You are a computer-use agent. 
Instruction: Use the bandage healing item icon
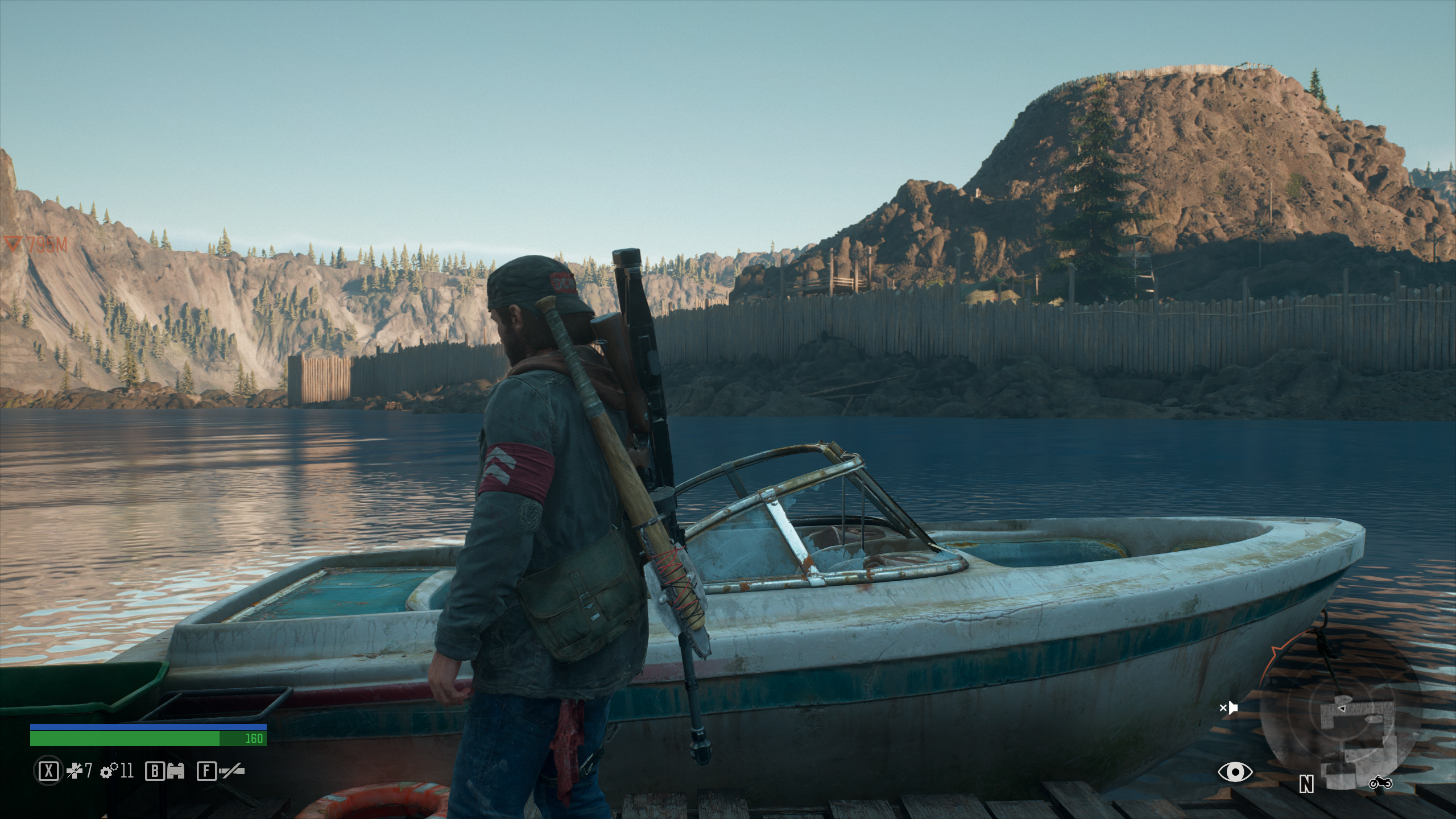coord(75,772)
